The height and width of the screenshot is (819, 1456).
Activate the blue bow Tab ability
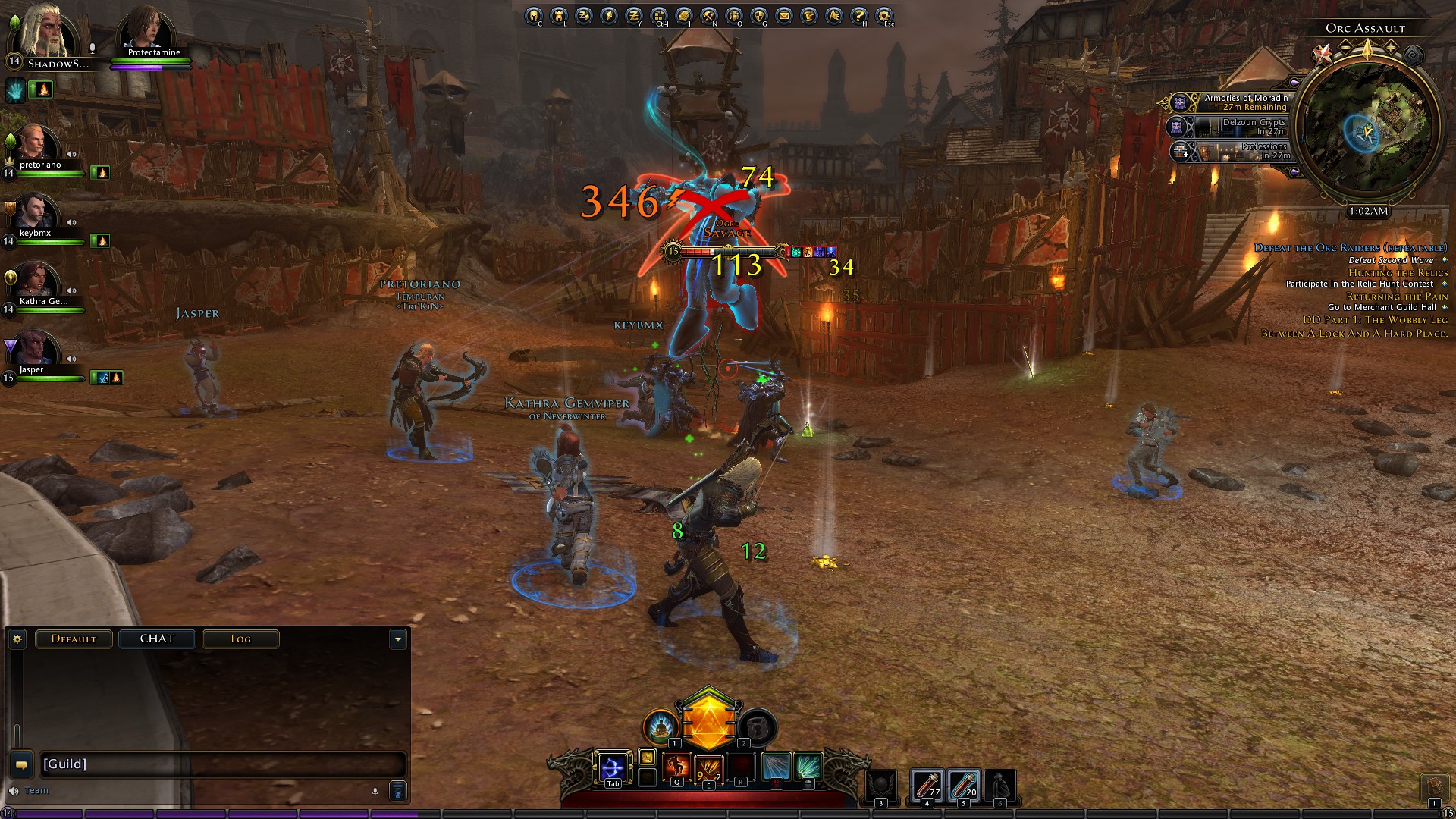[612, 768]
